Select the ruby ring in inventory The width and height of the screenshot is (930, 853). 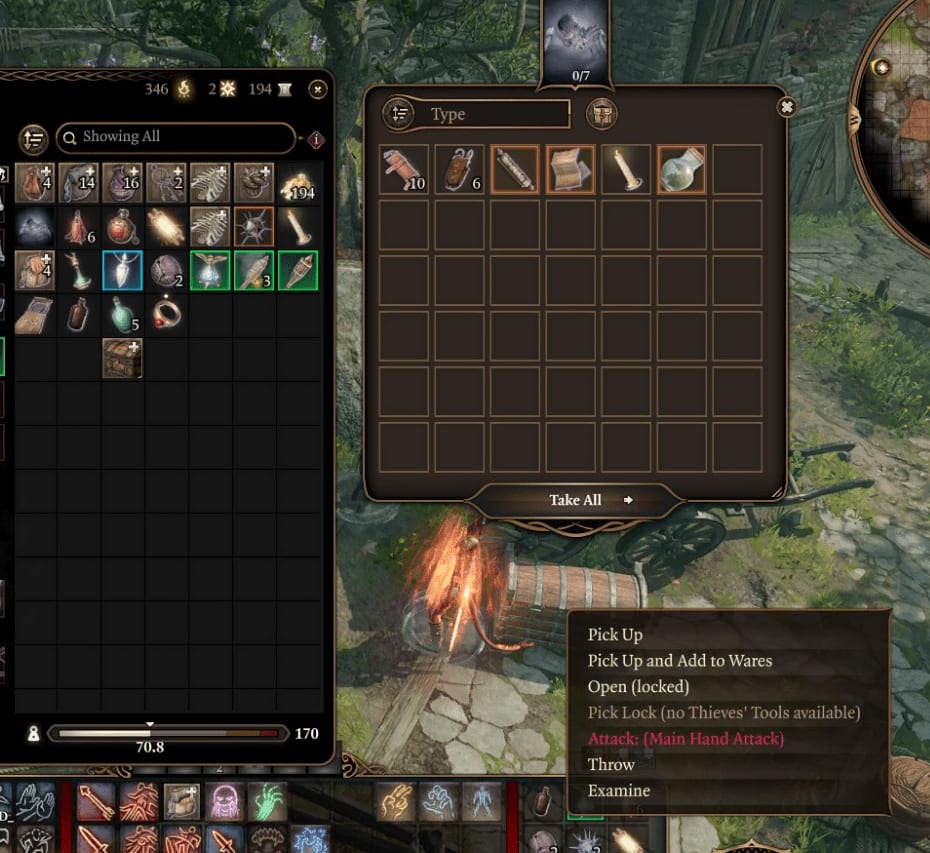[x=166, y=314]
